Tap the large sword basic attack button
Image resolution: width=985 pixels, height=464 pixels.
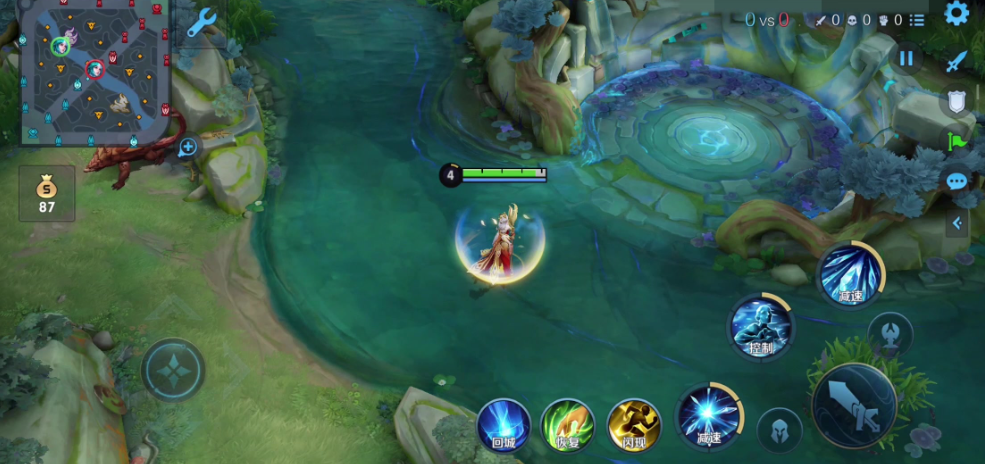[x=855, y=405]
